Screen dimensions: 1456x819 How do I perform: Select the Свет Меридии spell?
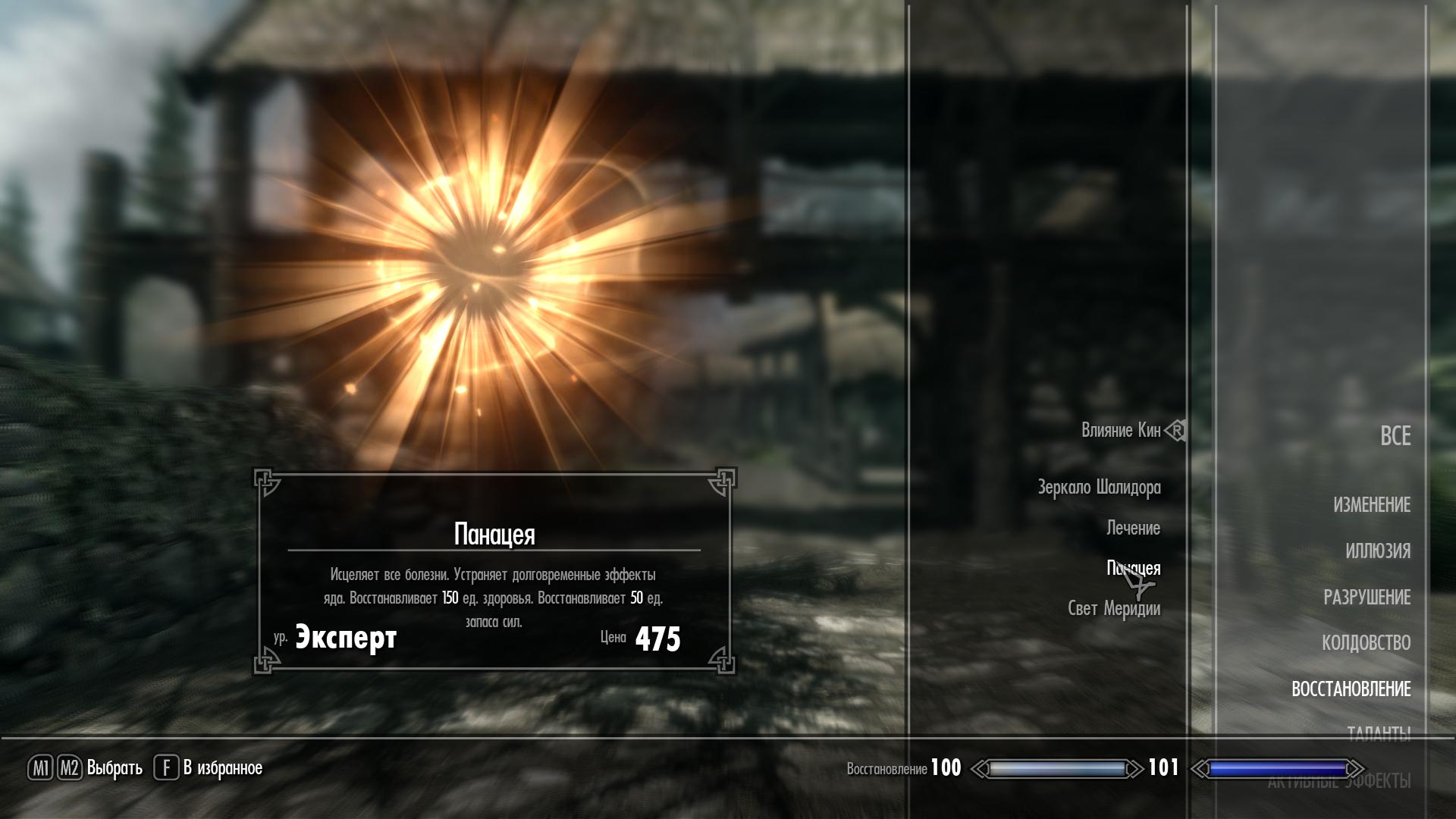tap(1113, 609)
